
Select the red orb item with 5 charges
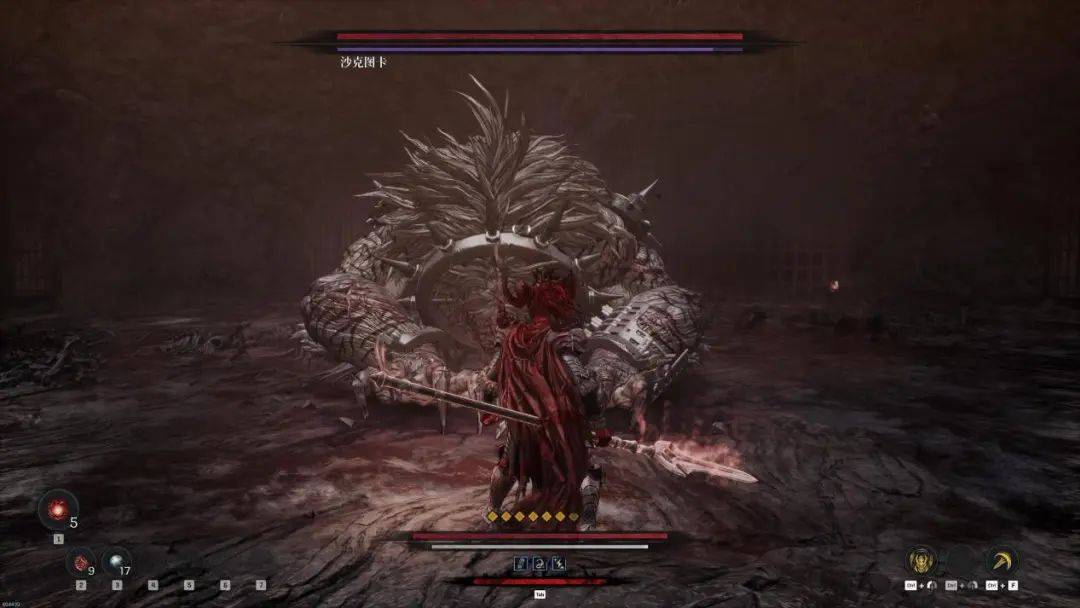[x=57, y=509]
